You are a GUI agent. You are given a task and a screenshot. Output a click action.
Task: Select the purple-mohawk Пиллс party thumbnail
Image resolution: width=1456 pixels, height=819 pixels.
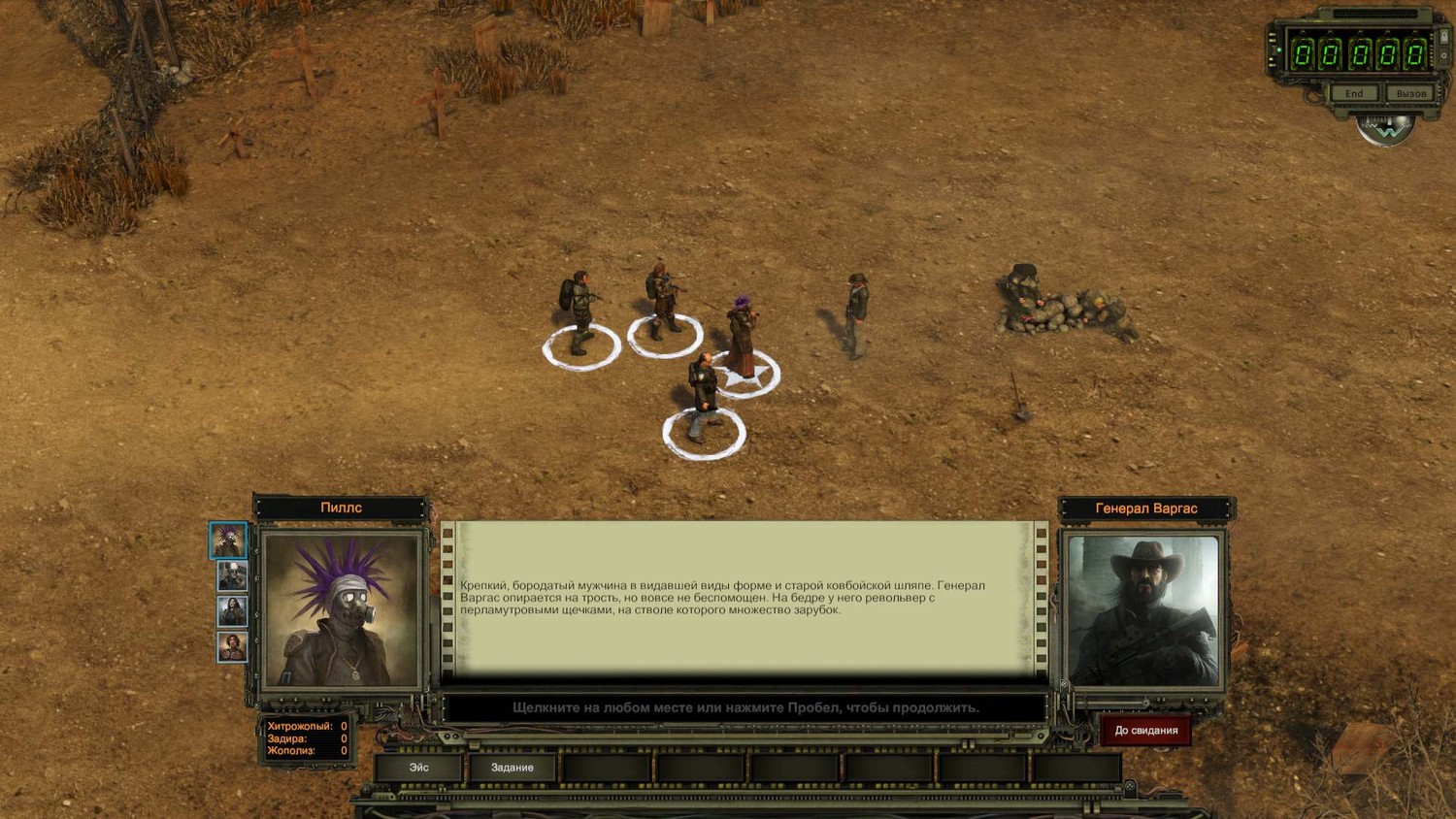pos(229,541)
